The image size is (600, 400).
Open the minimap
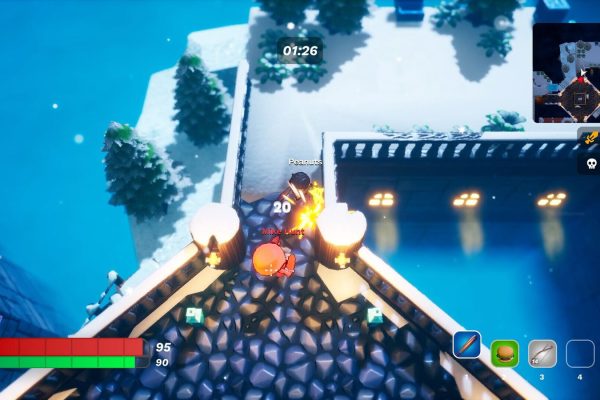(x=566, y=73)
